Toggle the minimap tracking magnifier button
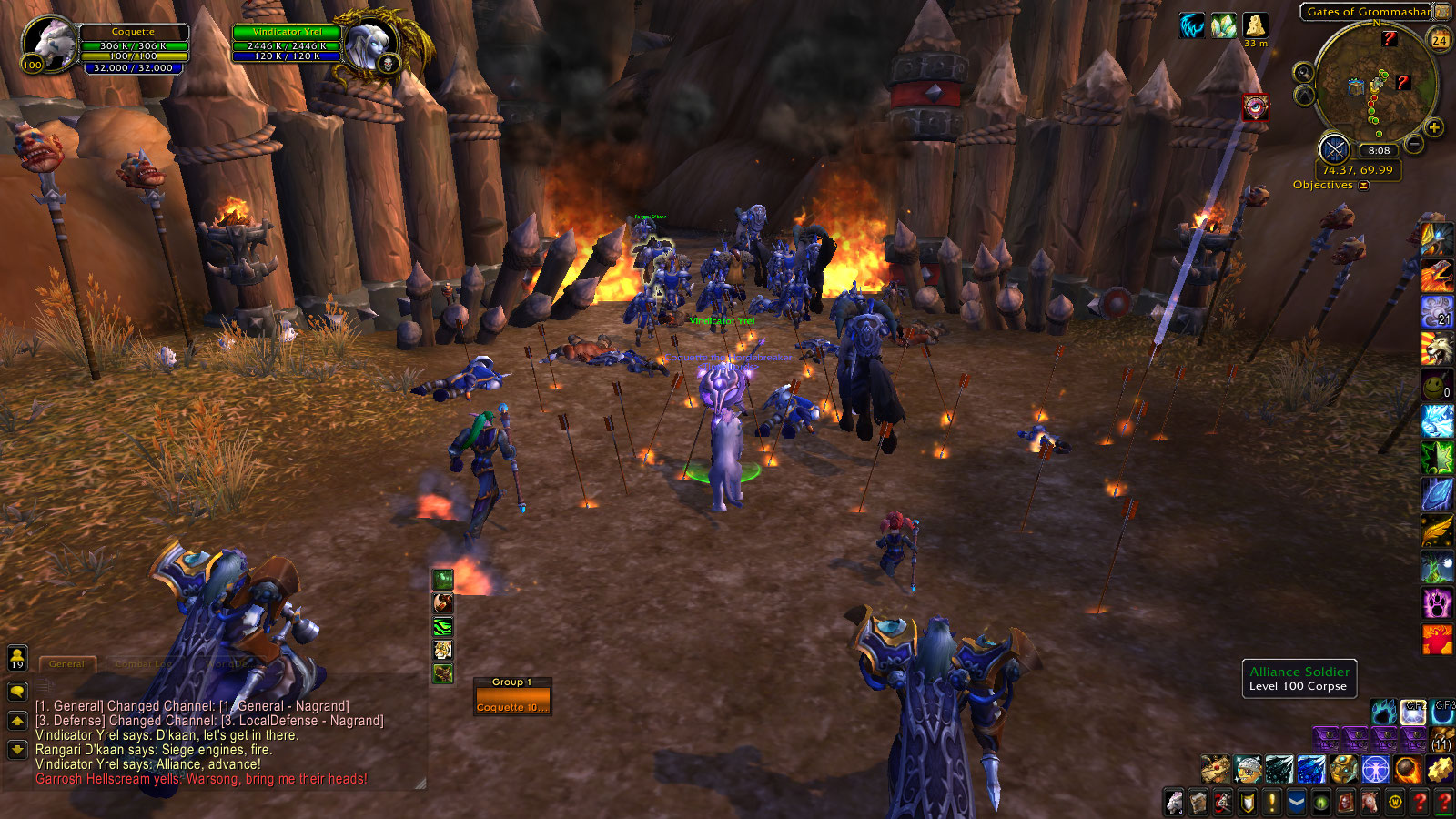This screenshot has width=1456, height=819. 1303,73
